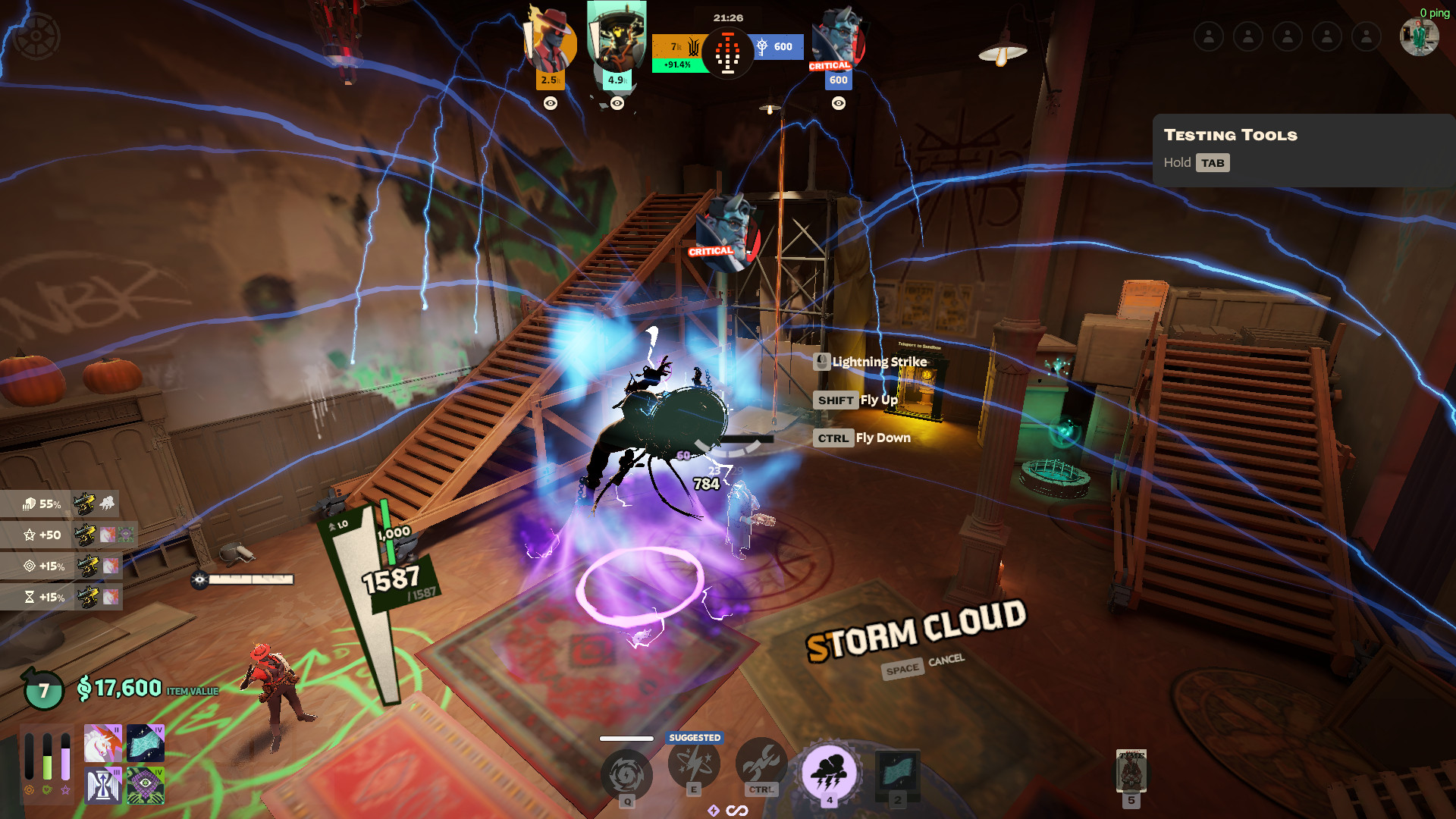Inspect the unicorn item in inventory

click(103, 743)
